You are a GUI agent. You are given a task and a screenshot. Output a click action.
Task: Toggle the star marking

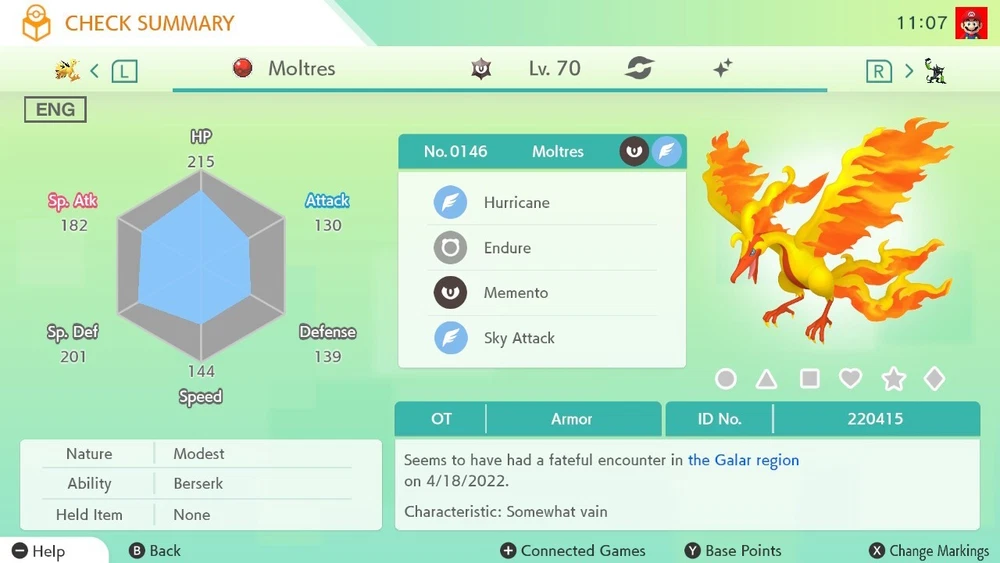(893, 379)
